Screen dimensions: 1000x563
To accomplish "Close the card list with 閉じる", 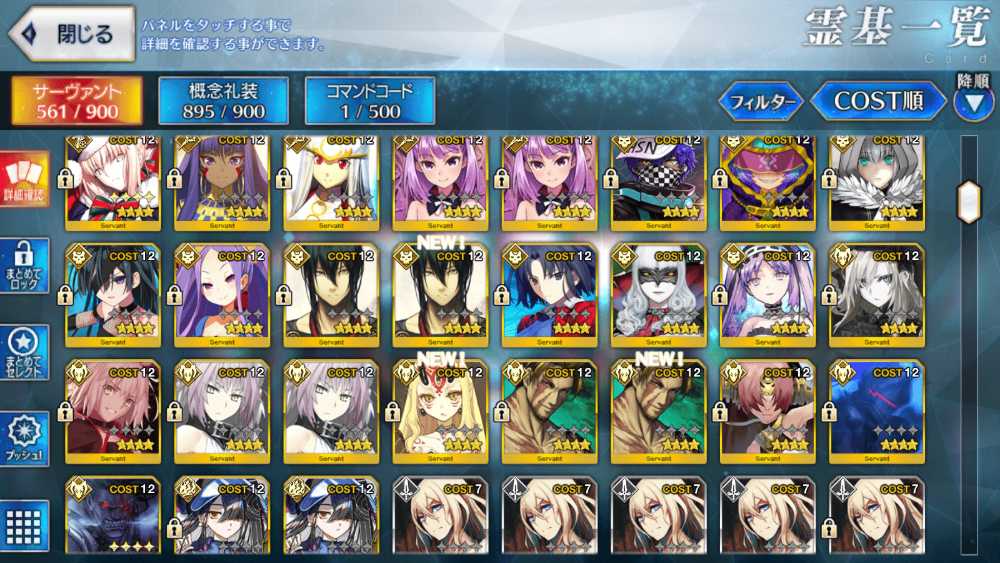I will coord(72,35).
